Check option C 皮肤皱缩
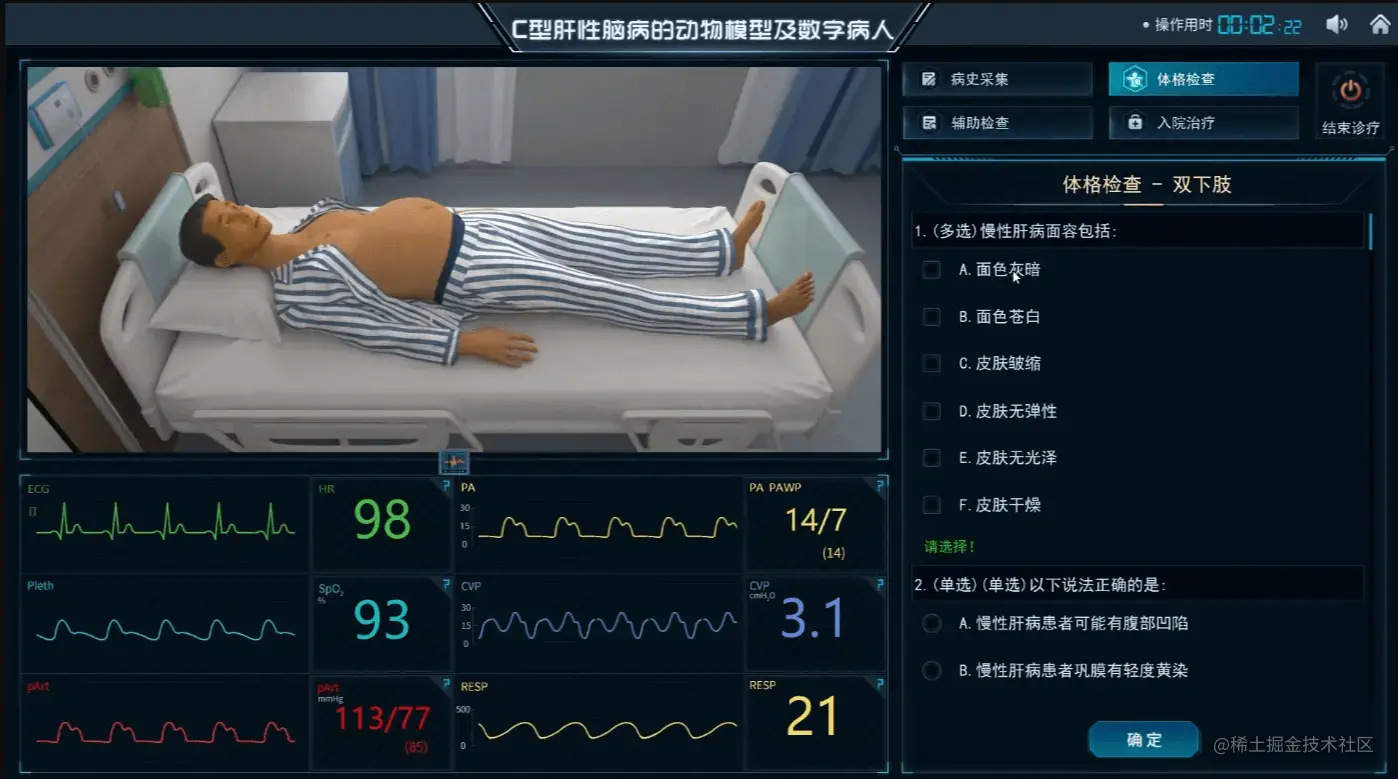The image size is (1398, 779). point(930,364)
